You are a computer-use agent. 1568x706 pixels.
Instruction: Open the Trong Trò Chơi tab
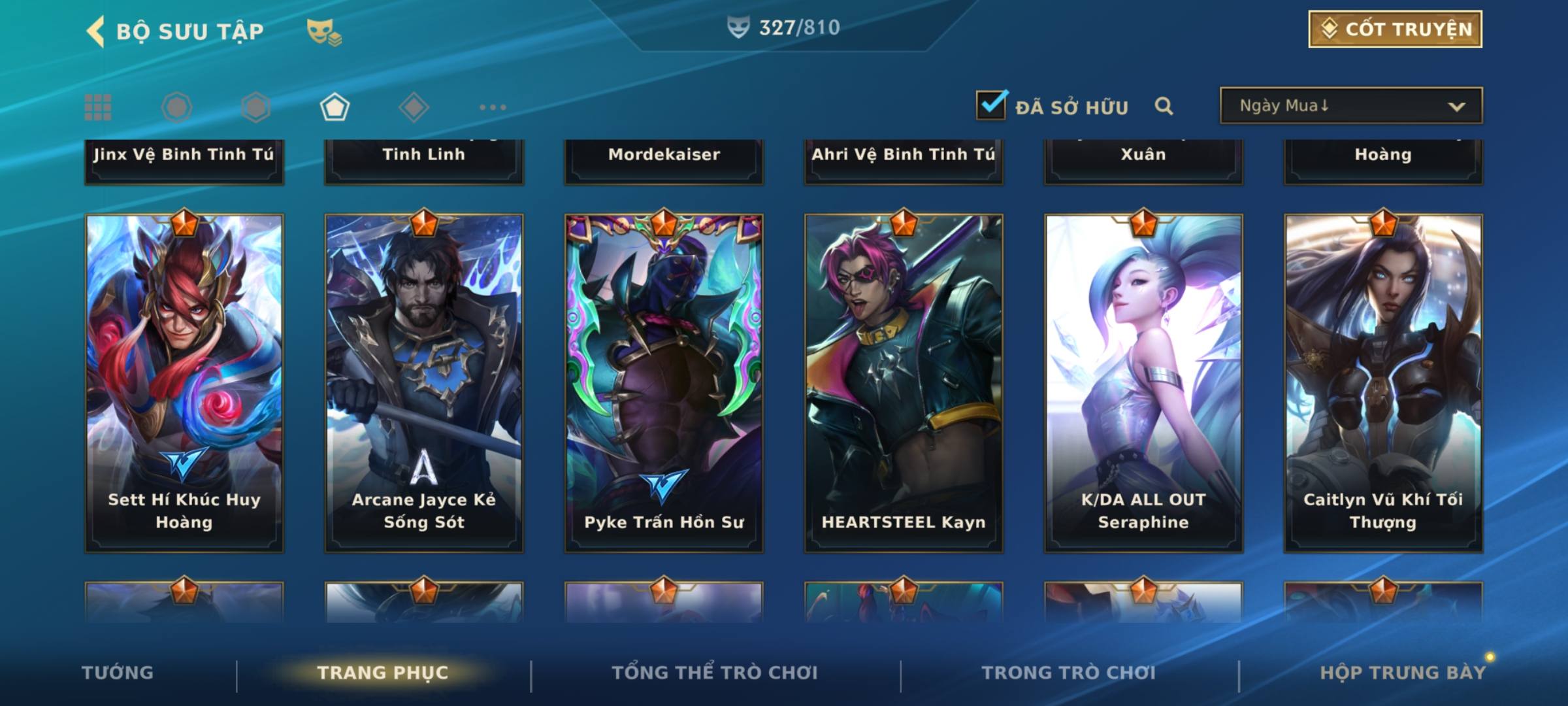tap(1068, 673)
